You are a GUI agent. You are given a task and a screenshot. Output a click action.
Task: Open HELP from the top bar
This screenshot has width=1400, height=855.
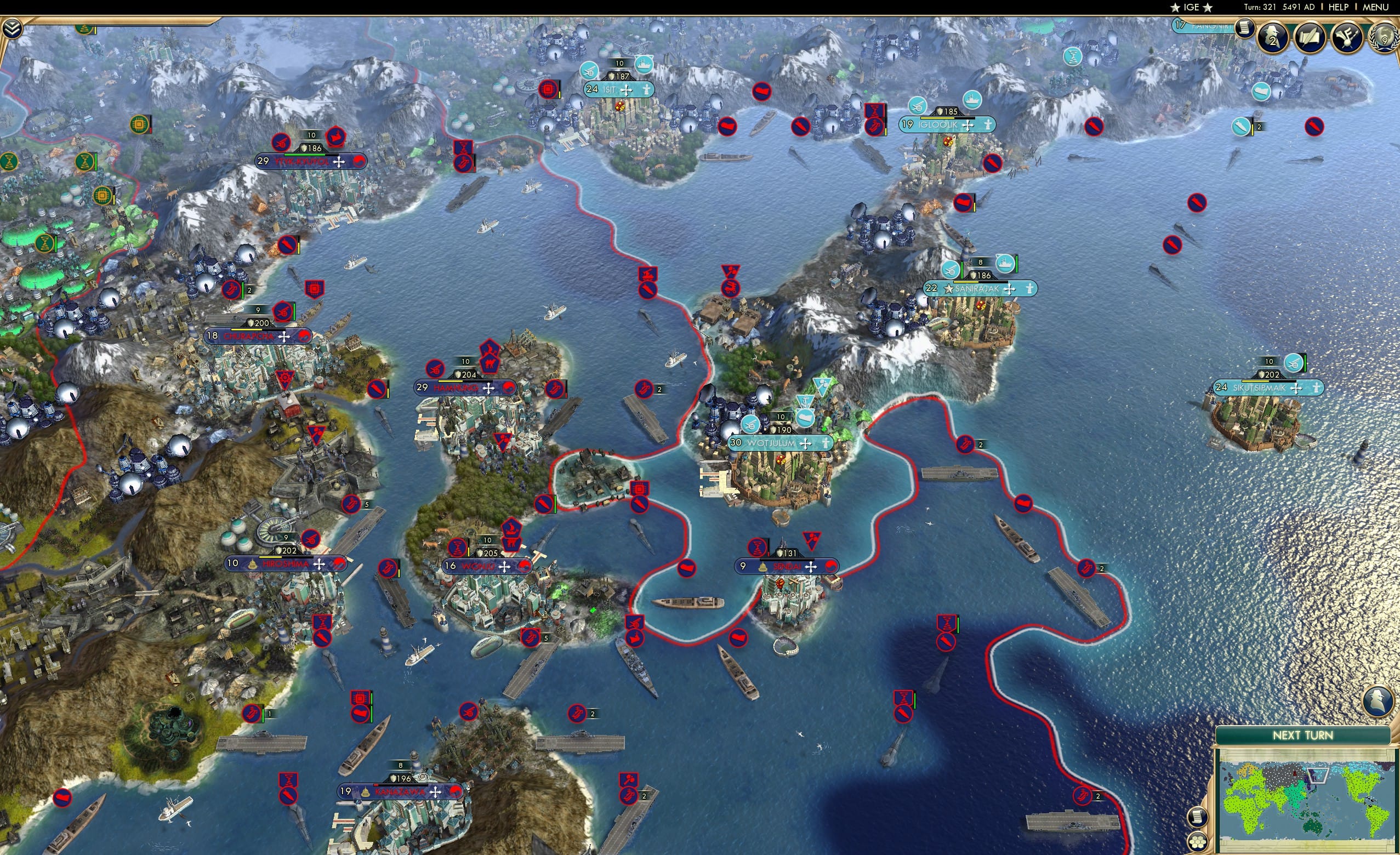1339,7
